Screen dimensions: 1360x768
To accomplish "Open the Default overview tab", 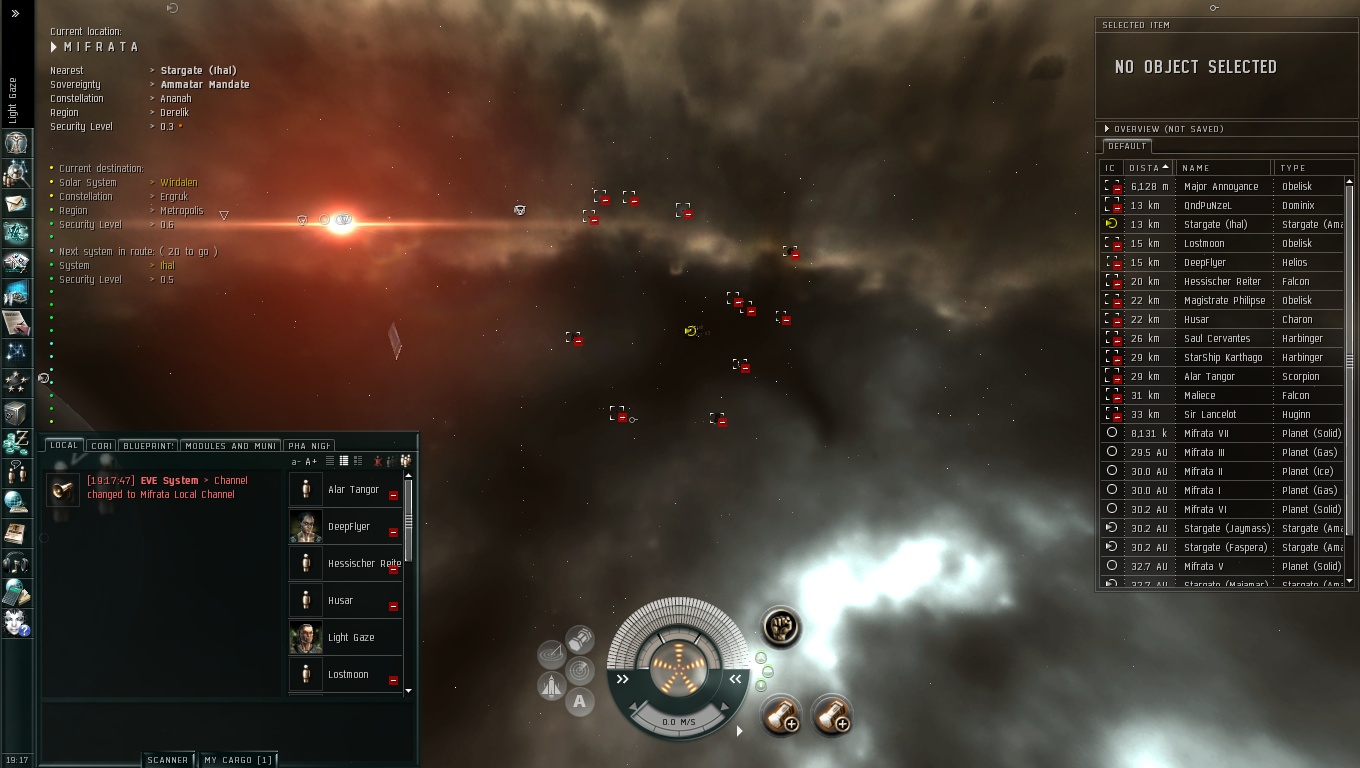I will [1126, 146].
